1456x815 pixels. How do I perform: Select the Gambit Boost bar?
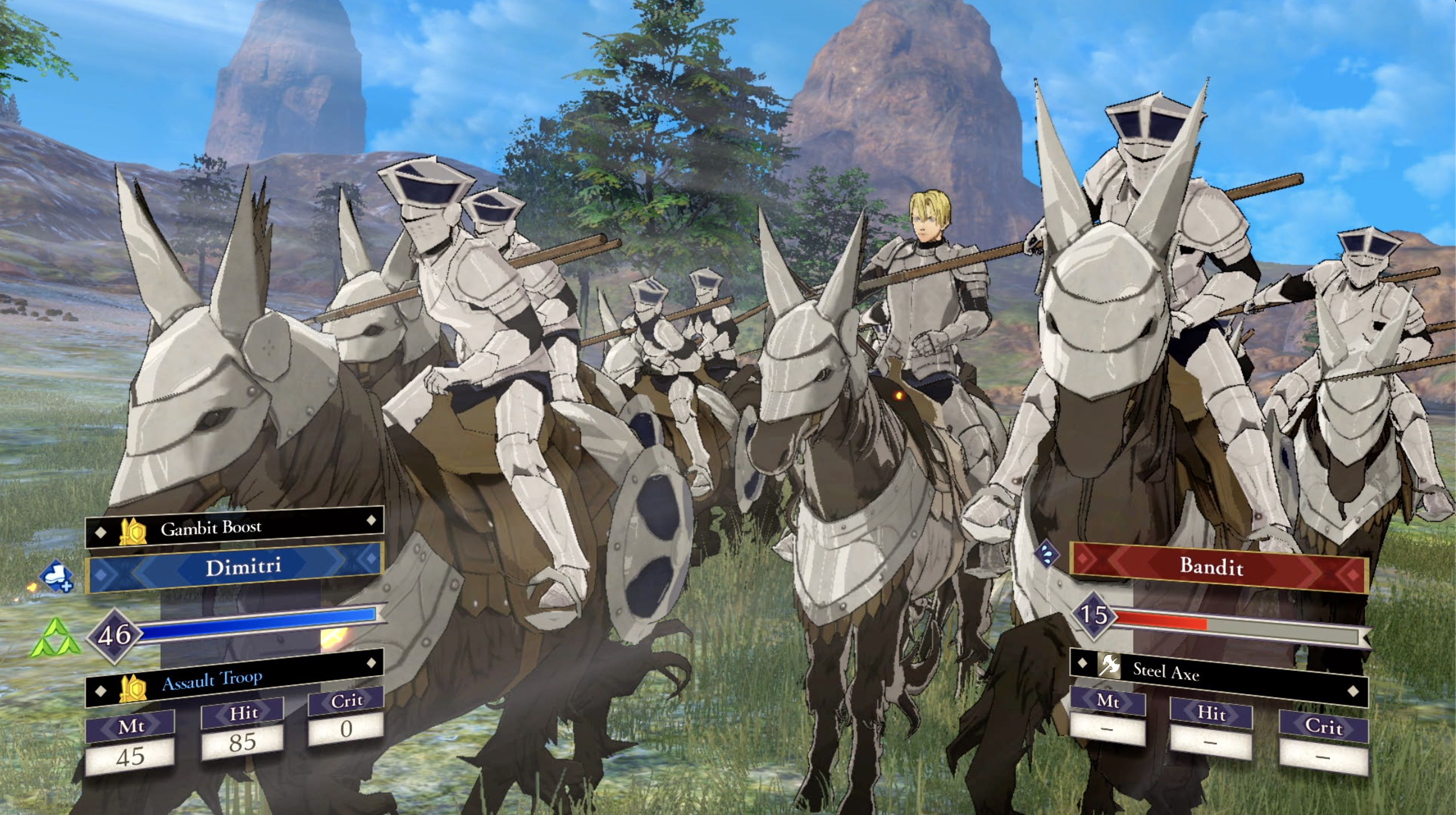[x=234, y=527]
